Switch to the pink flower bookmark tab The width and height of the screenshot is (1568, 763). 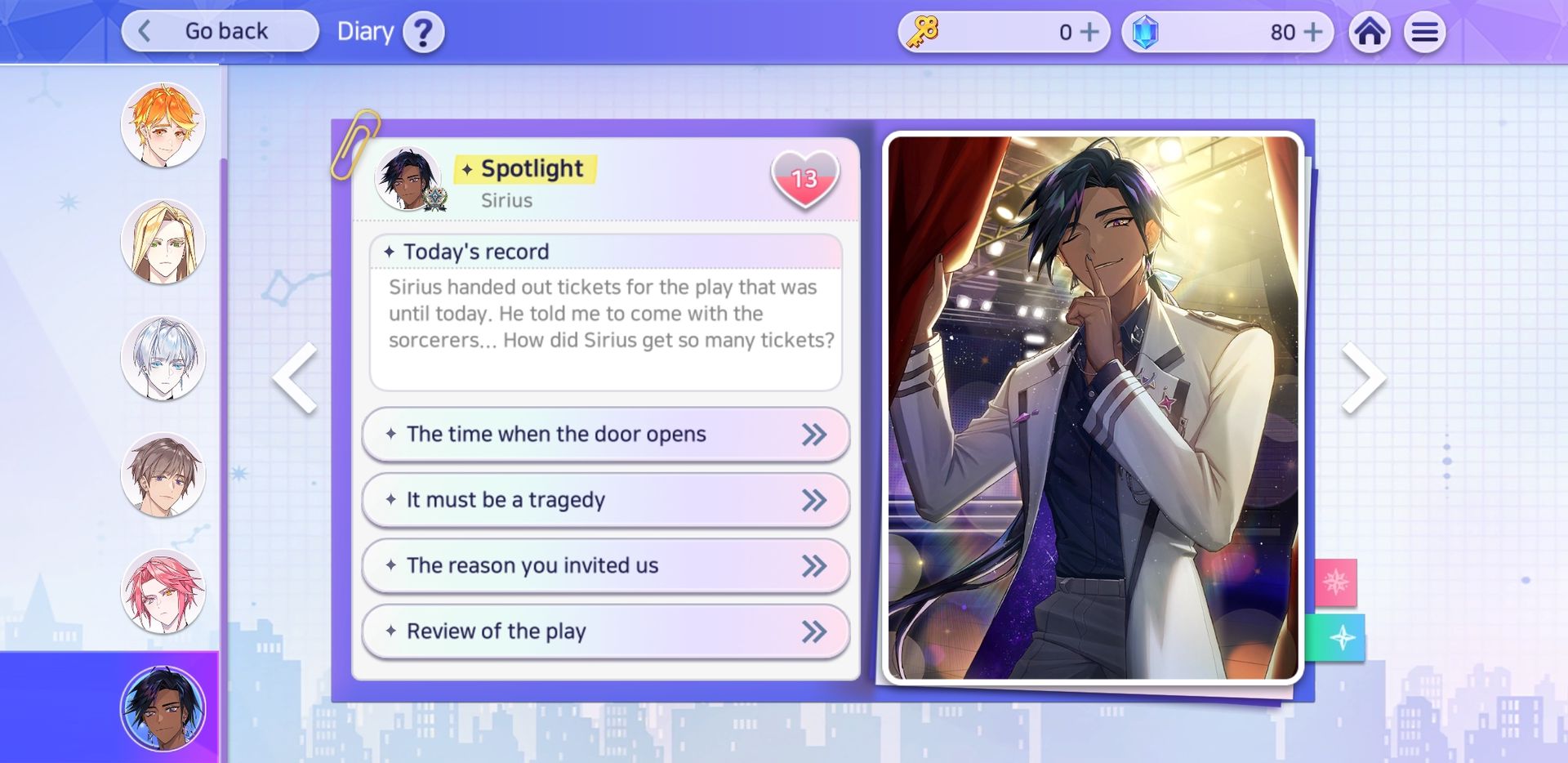coord(1335,582)
